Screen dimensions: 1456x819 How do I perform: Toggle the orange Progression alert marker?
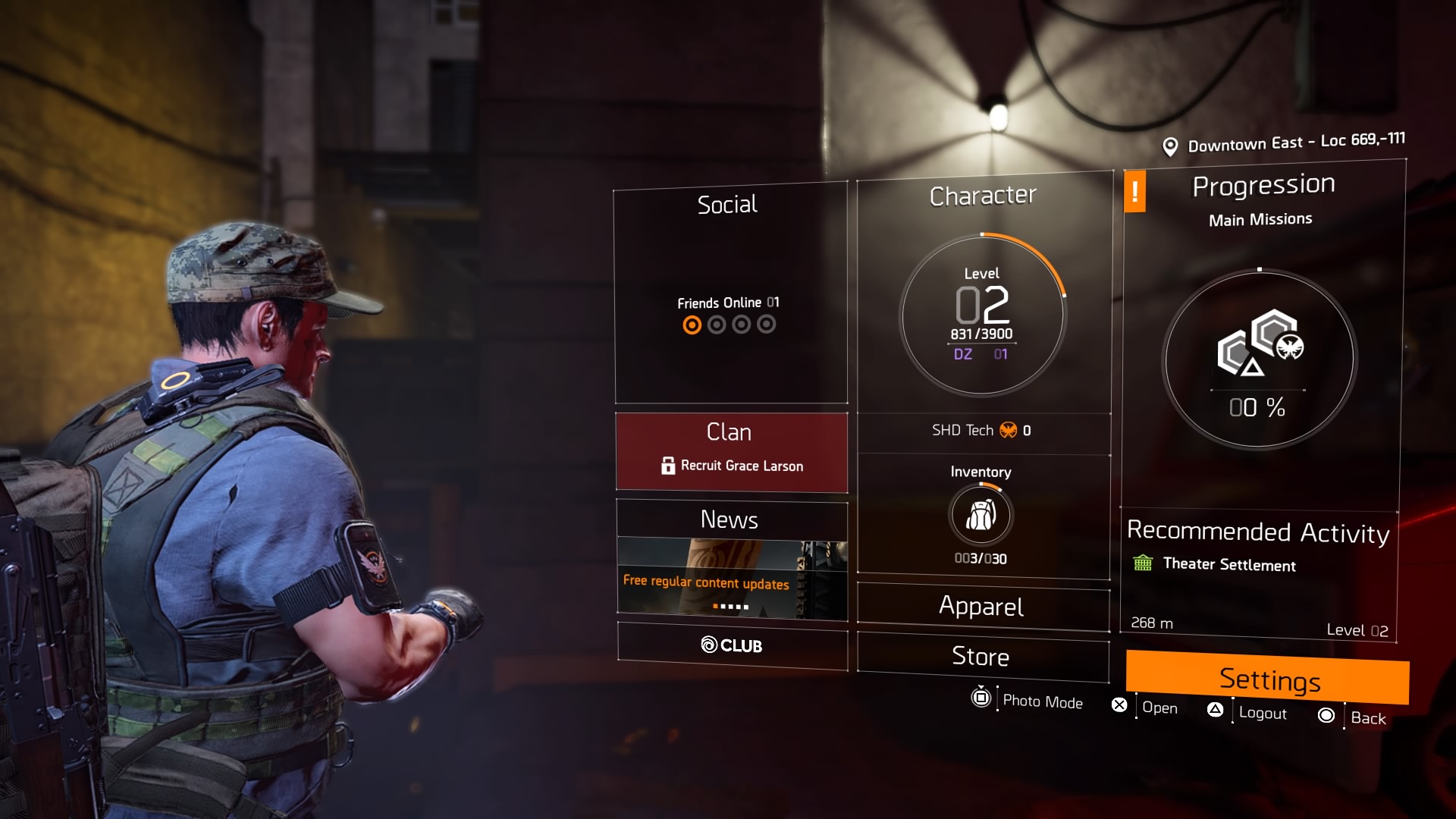tap(1135, 193)
